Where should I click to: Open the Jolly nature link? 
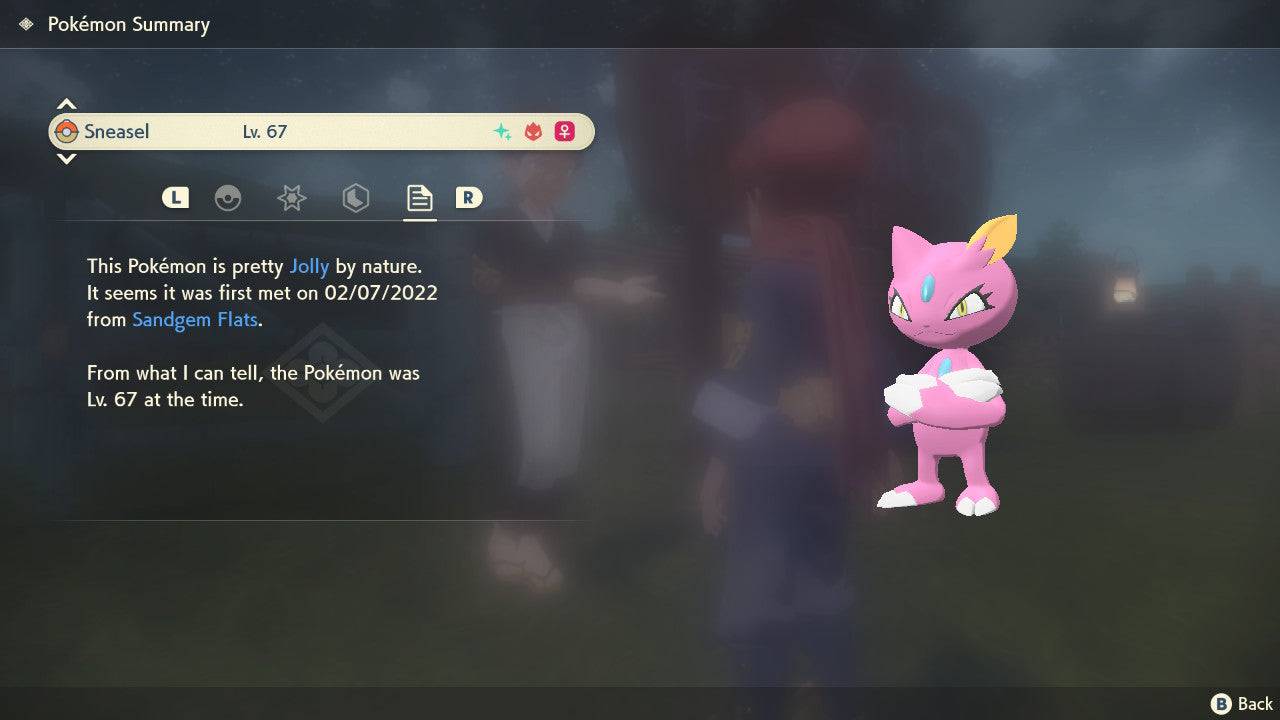click(310, 266)
